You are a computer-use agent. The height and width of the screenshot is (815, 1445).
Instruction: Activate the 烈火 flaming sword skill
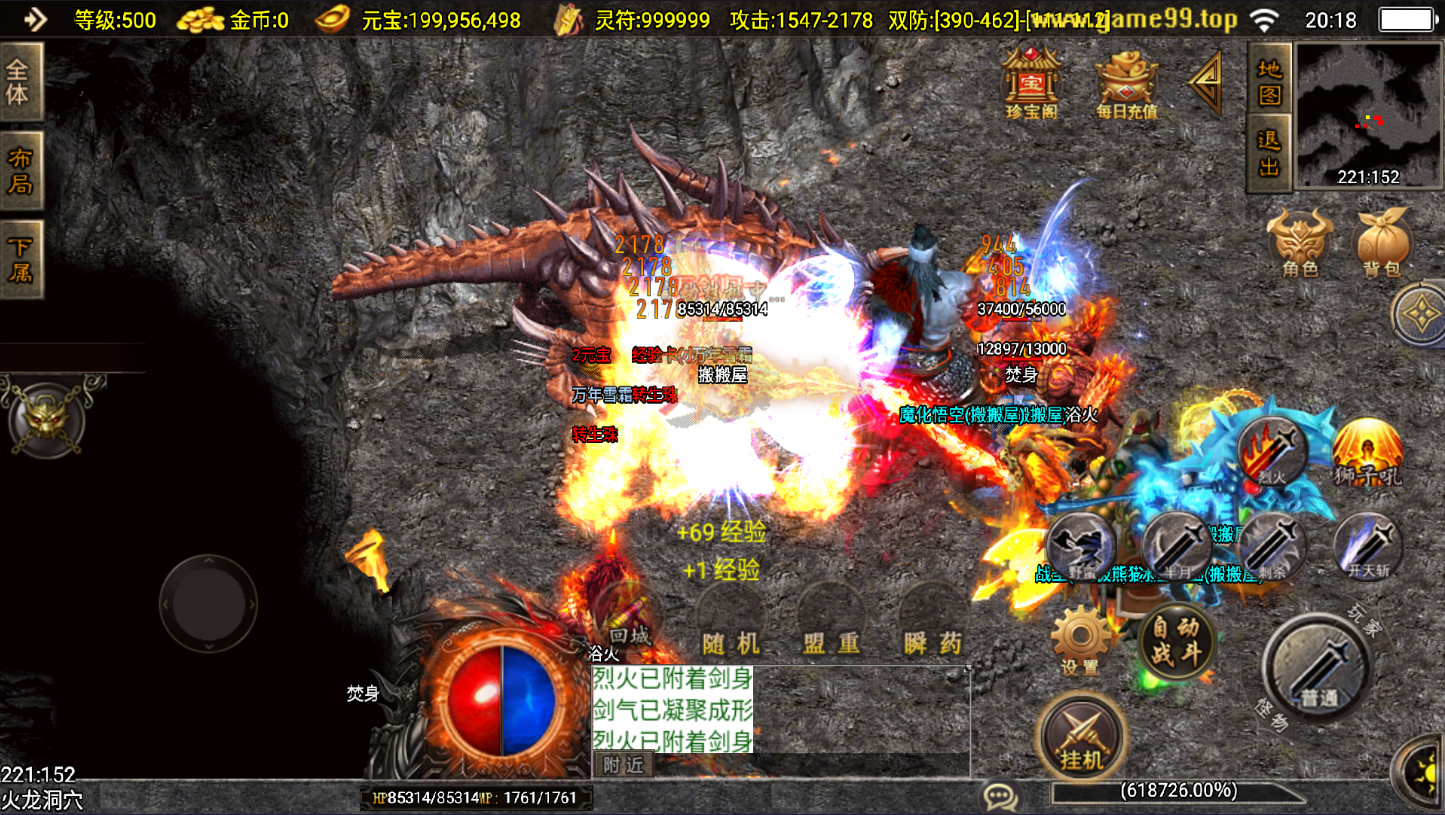point(1271,450)
